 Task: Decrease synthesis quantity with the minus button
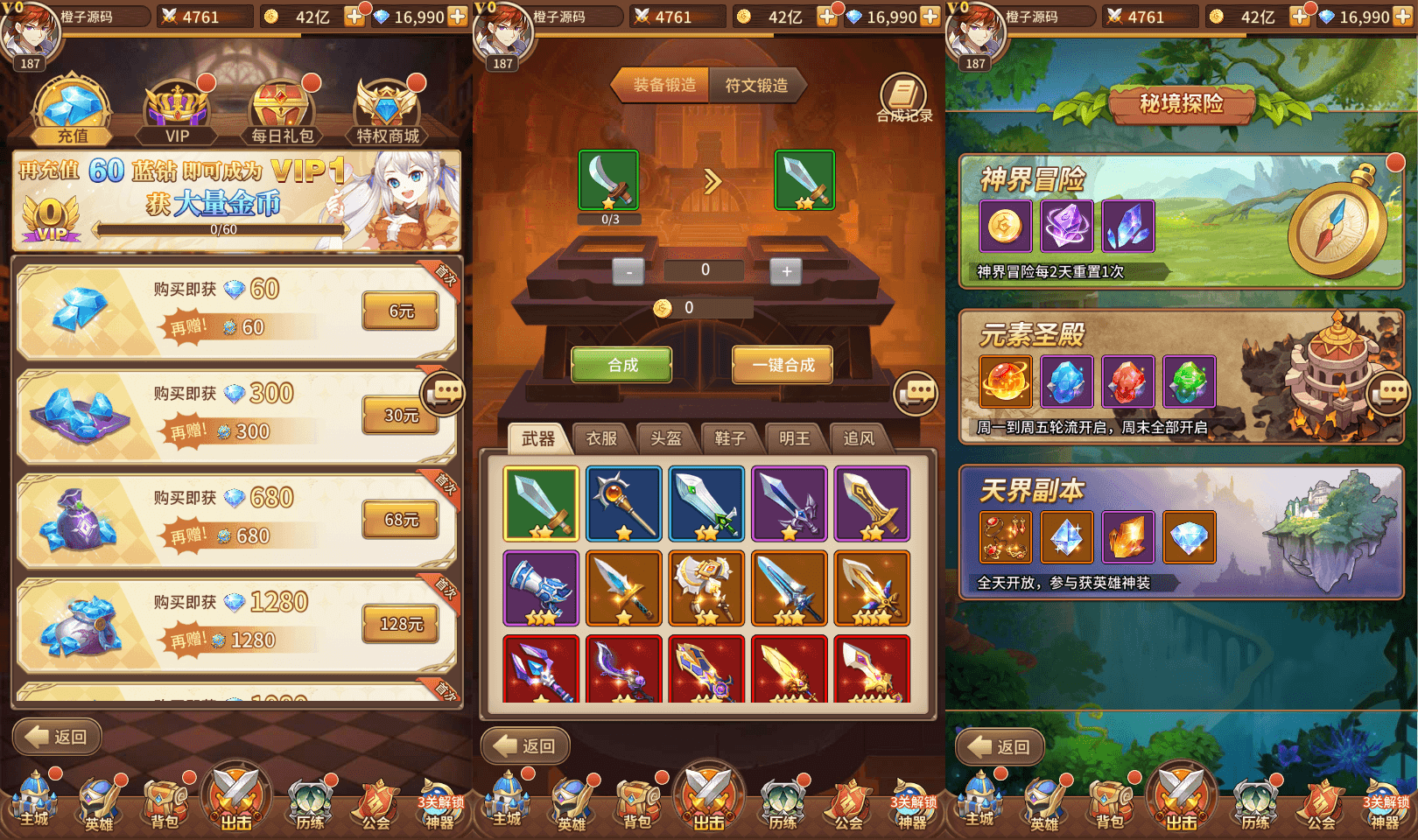tap(628, 271)
